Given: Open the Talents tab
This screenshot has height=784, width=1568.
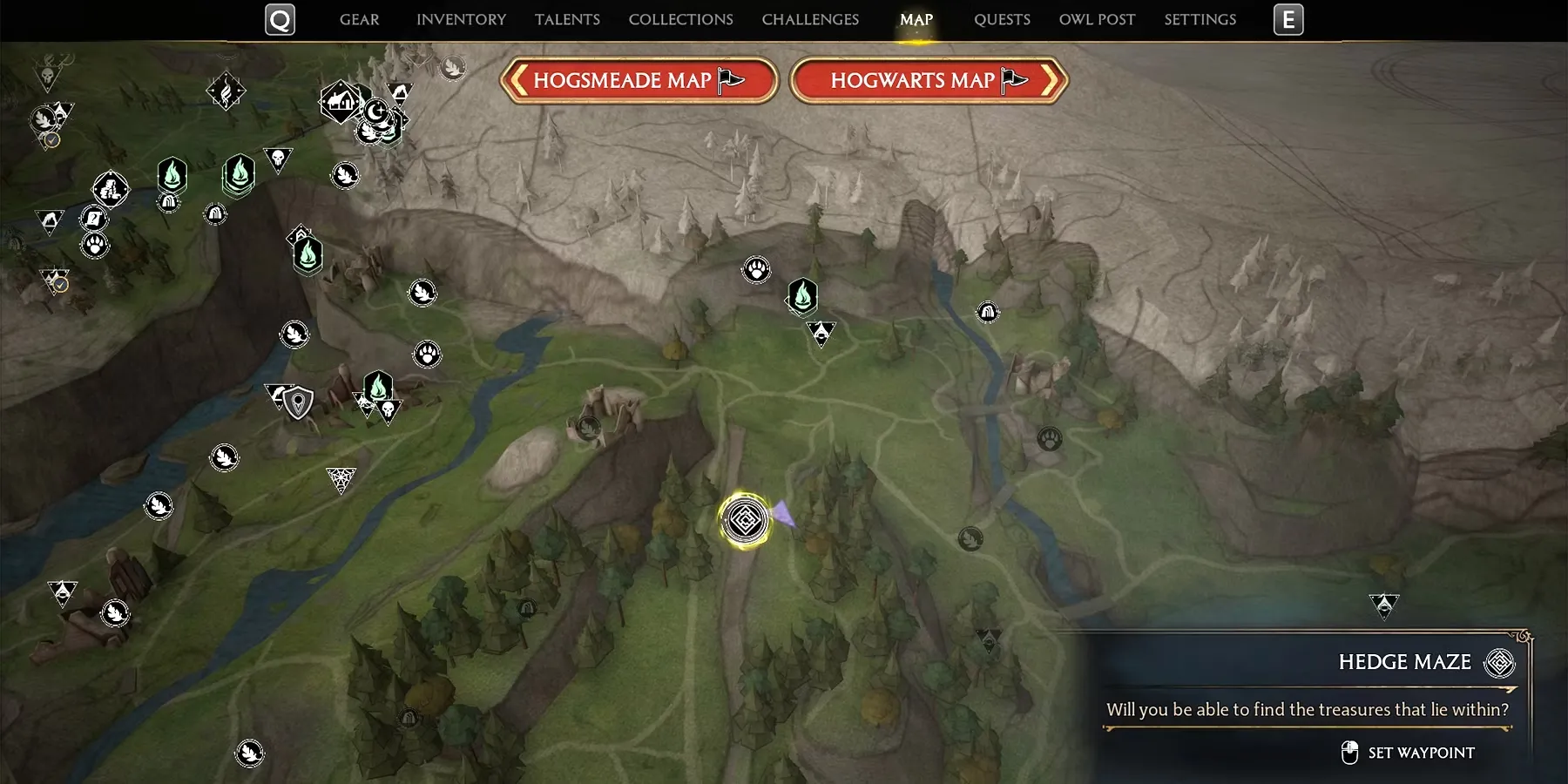Looking at the screenshot, I should (567, 19).
